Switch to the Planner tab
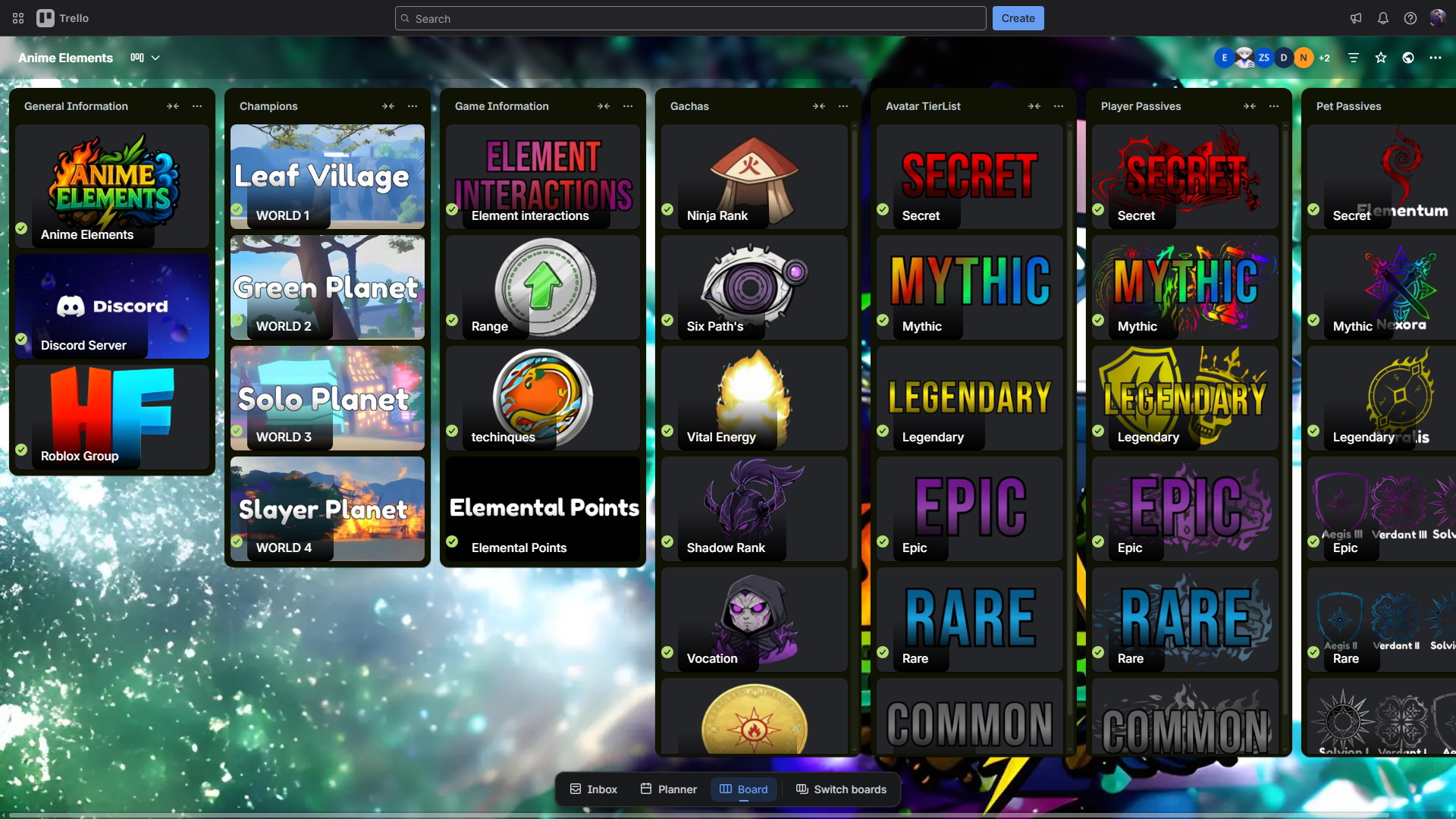Image resolution: width=1456 pixels, height=819 pixels. point(667,789)
